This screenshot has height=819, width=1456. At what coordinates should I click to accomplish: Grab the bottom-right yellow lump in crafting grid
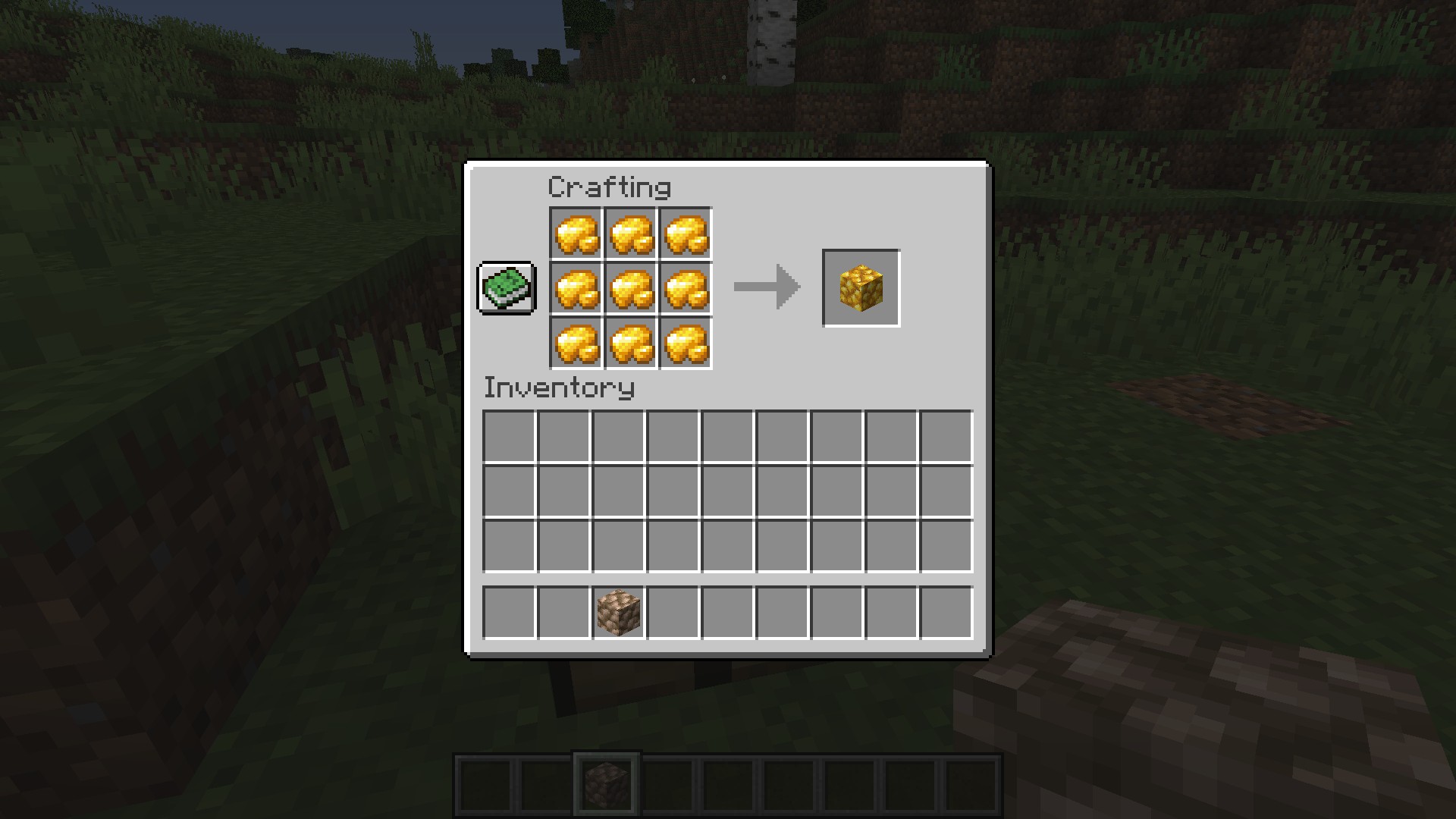tap(686, 343)
